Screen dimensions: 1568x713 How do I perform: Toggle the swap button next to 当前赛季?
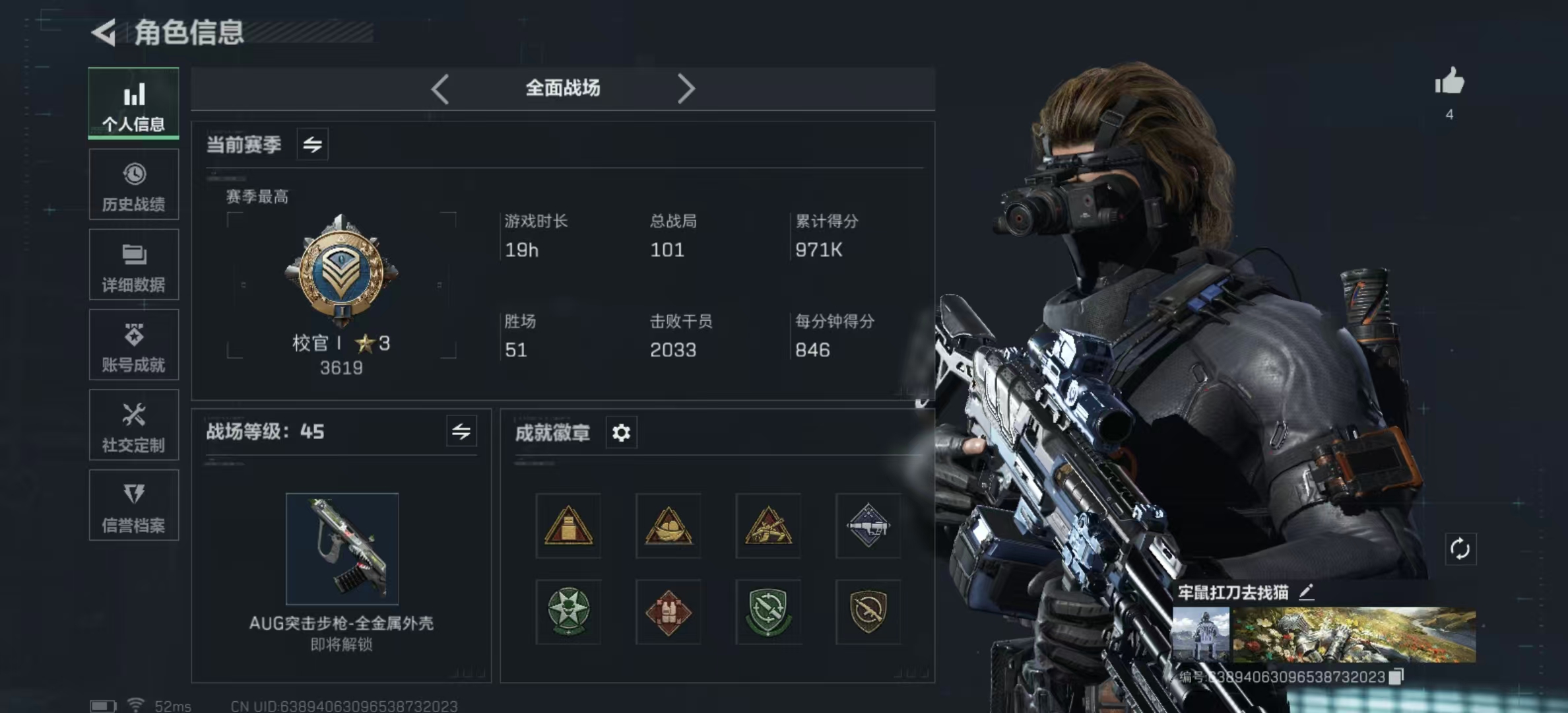(312, 144)
